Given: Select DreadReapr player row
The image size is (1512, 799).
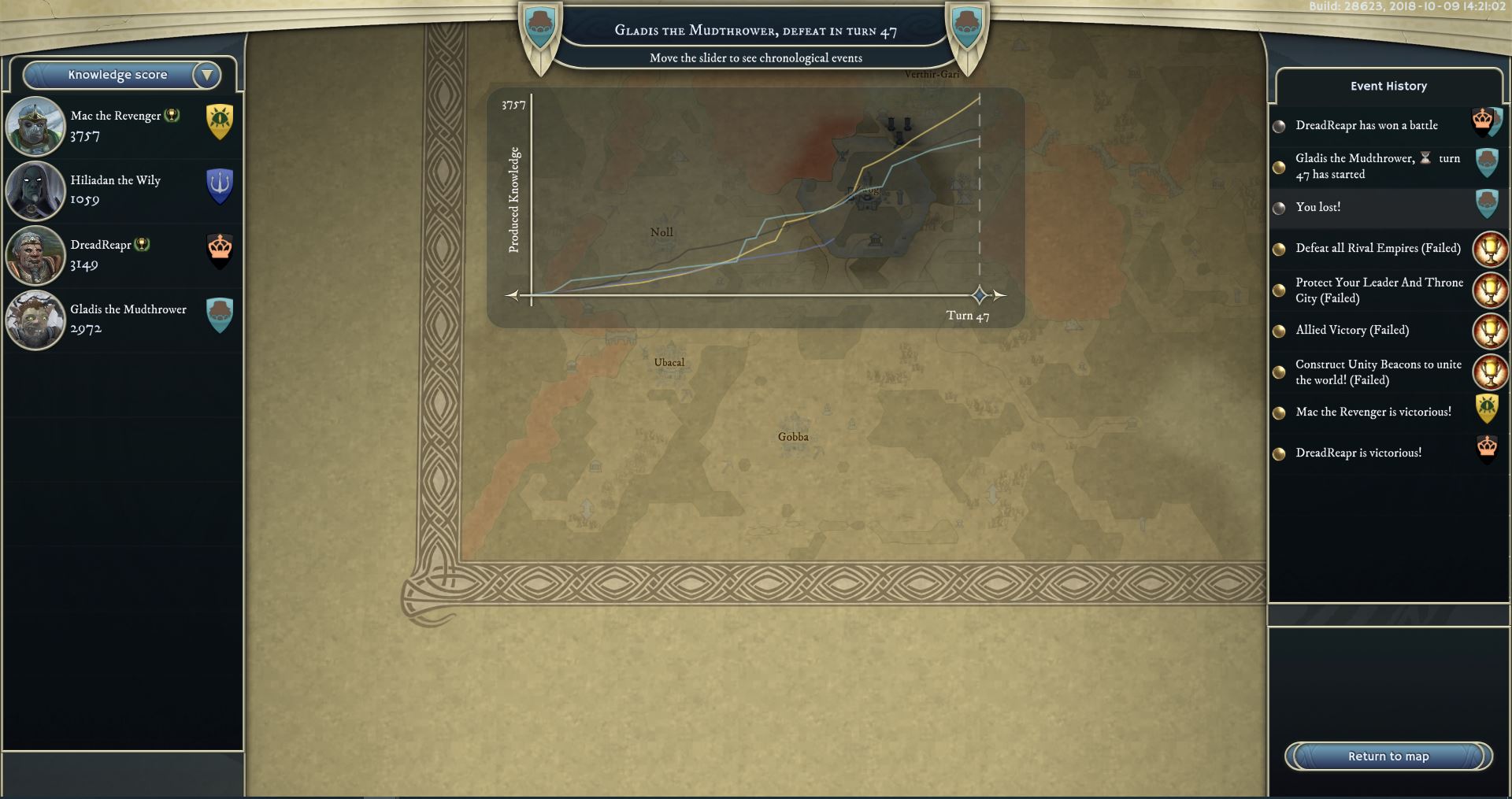Looking at the screenshot, I should point(122,255).
